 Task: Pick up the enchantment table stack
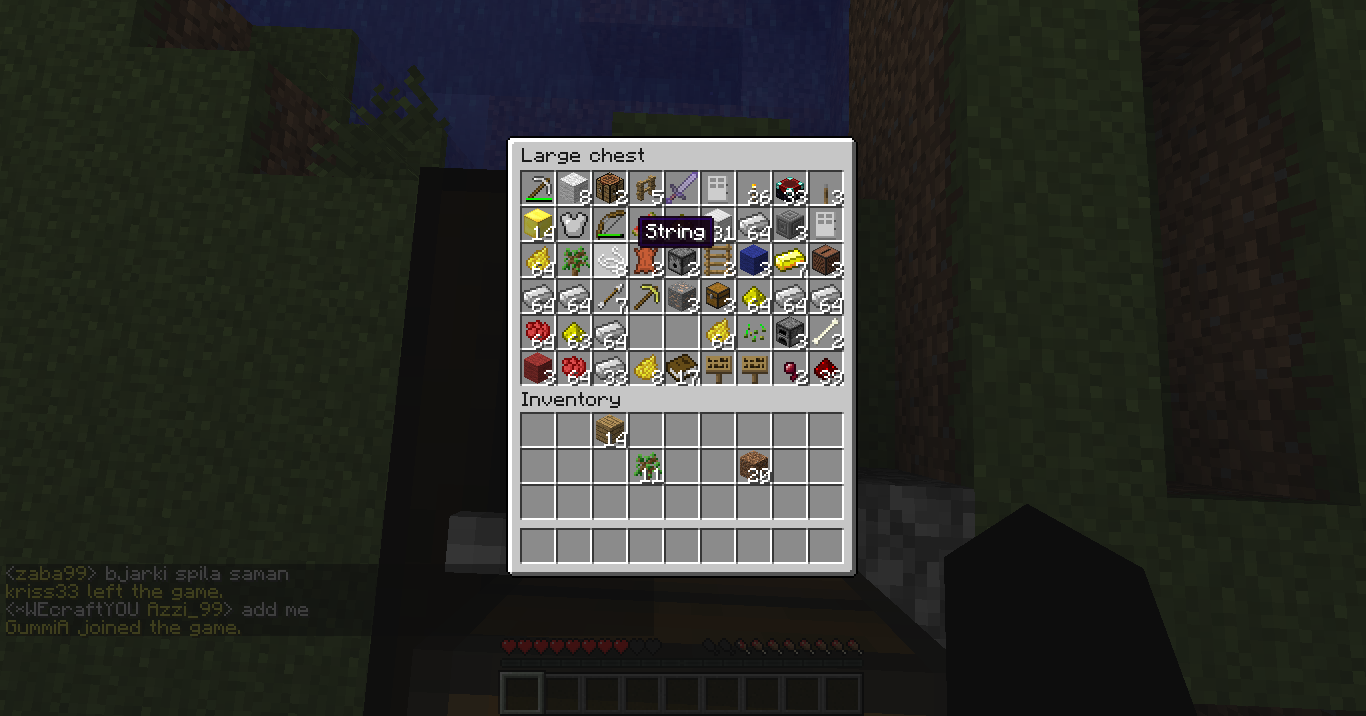790,189
